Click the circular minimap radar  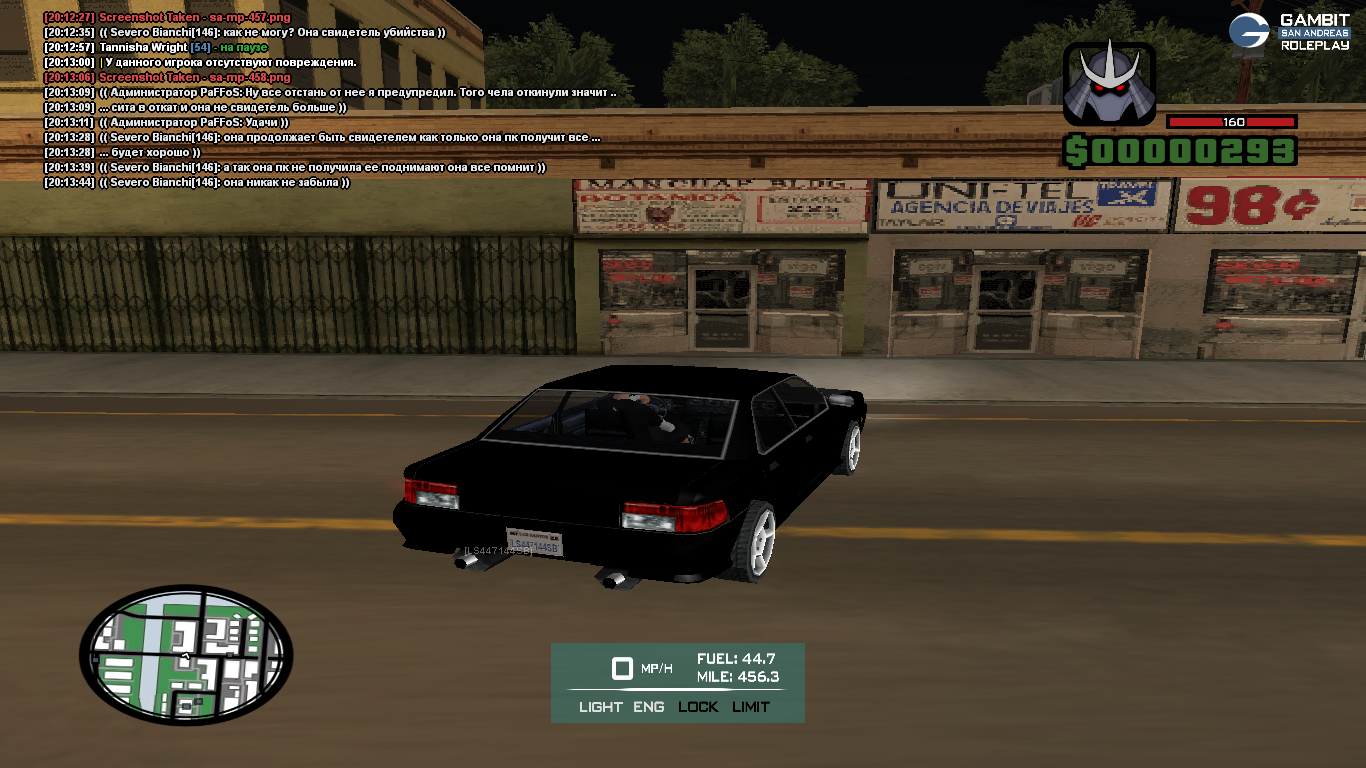[x=186, y=651]
